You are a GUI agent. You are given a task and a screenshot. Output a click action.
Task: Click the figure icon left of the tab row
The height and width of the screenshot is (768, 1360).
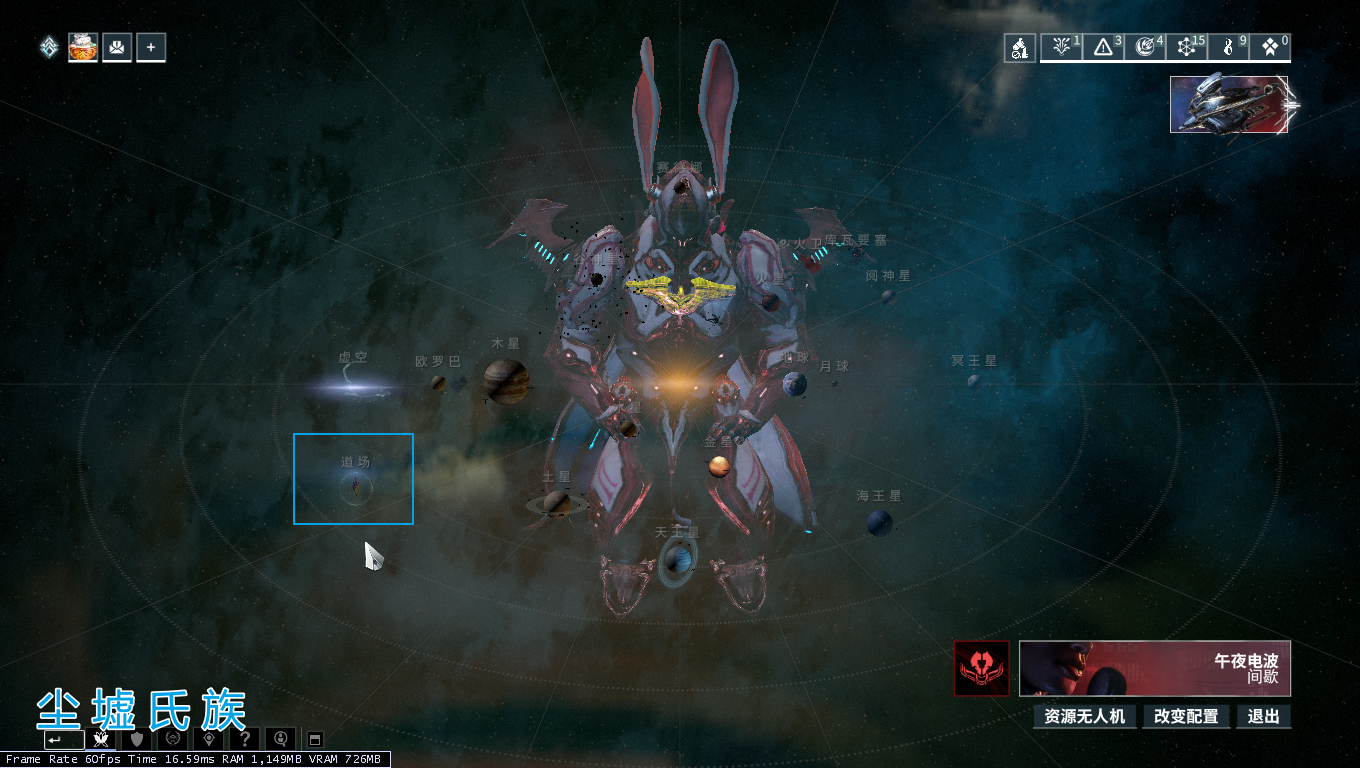[1019, 48]
